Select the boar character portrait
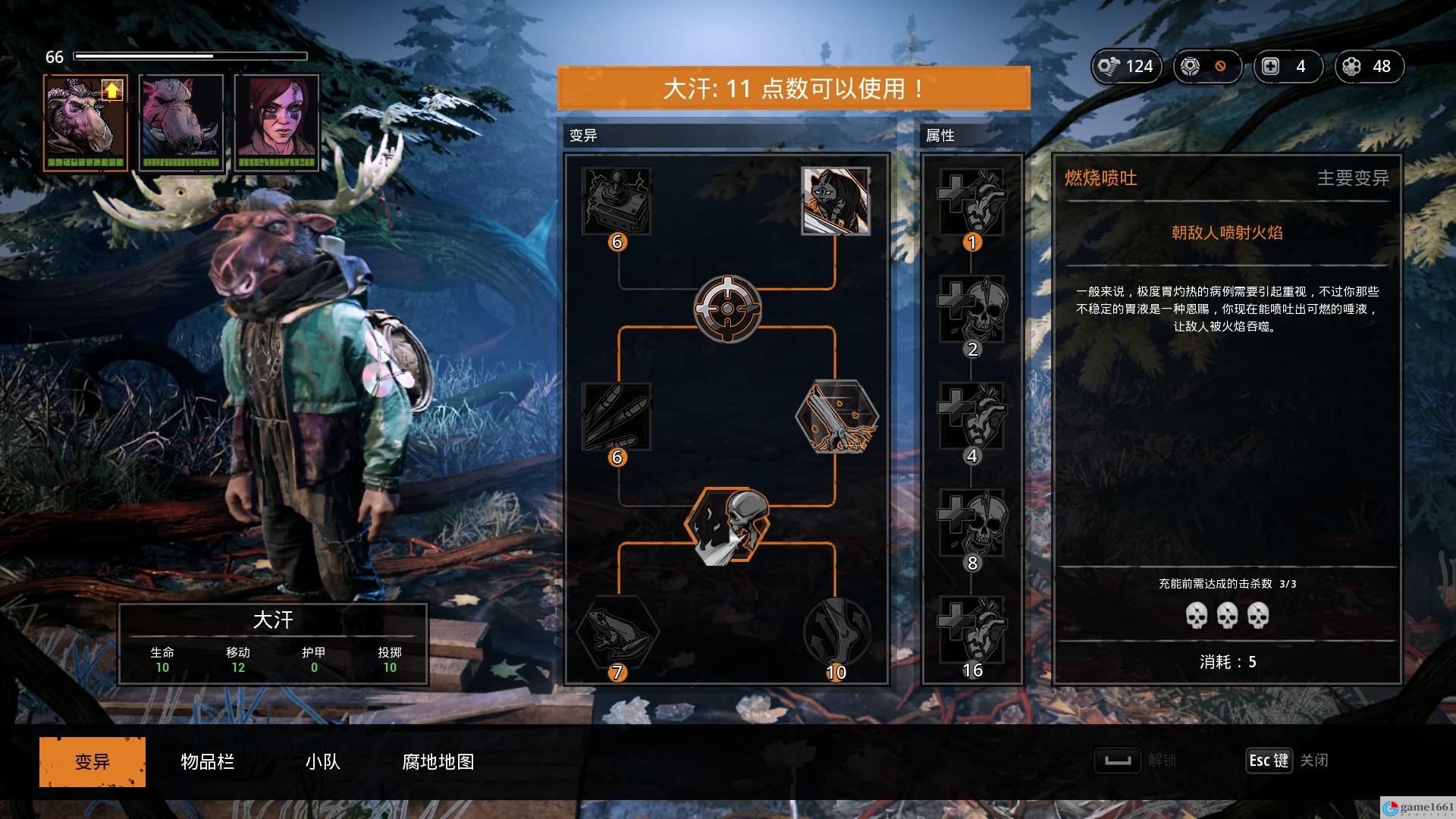The height and width of the screenshot is (819, 1456). pos(181,123)
